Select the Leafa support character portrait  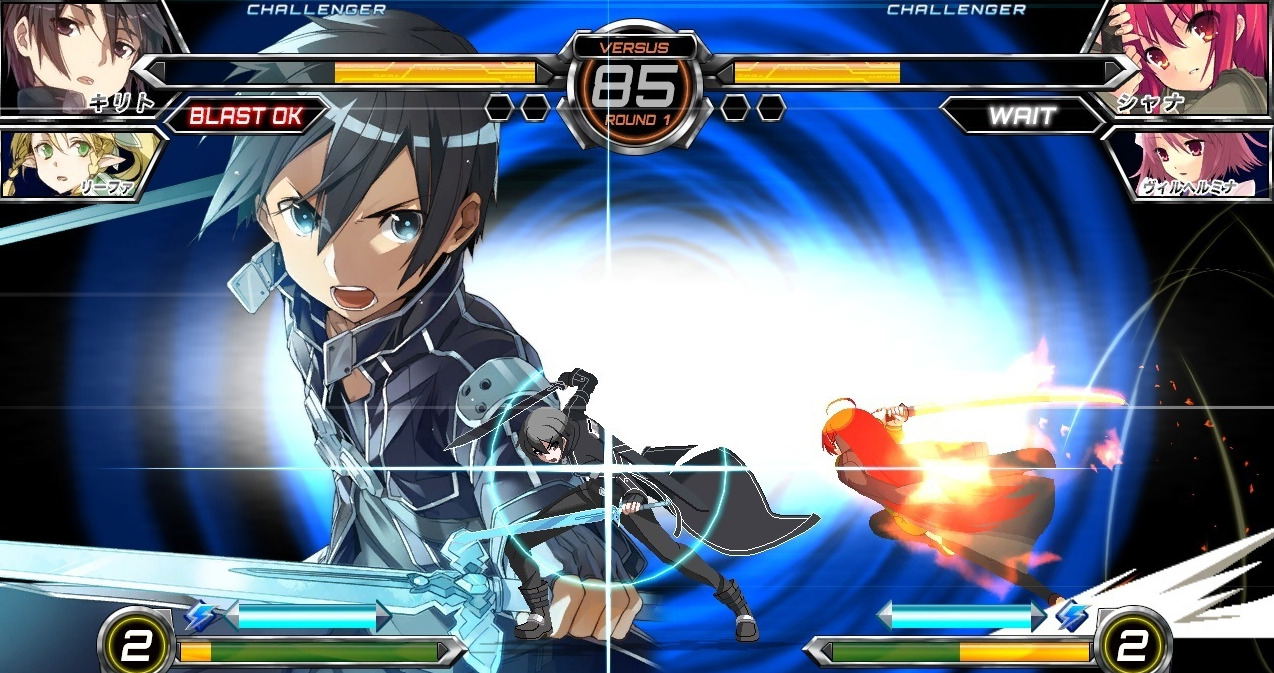(x=70, y=162)
